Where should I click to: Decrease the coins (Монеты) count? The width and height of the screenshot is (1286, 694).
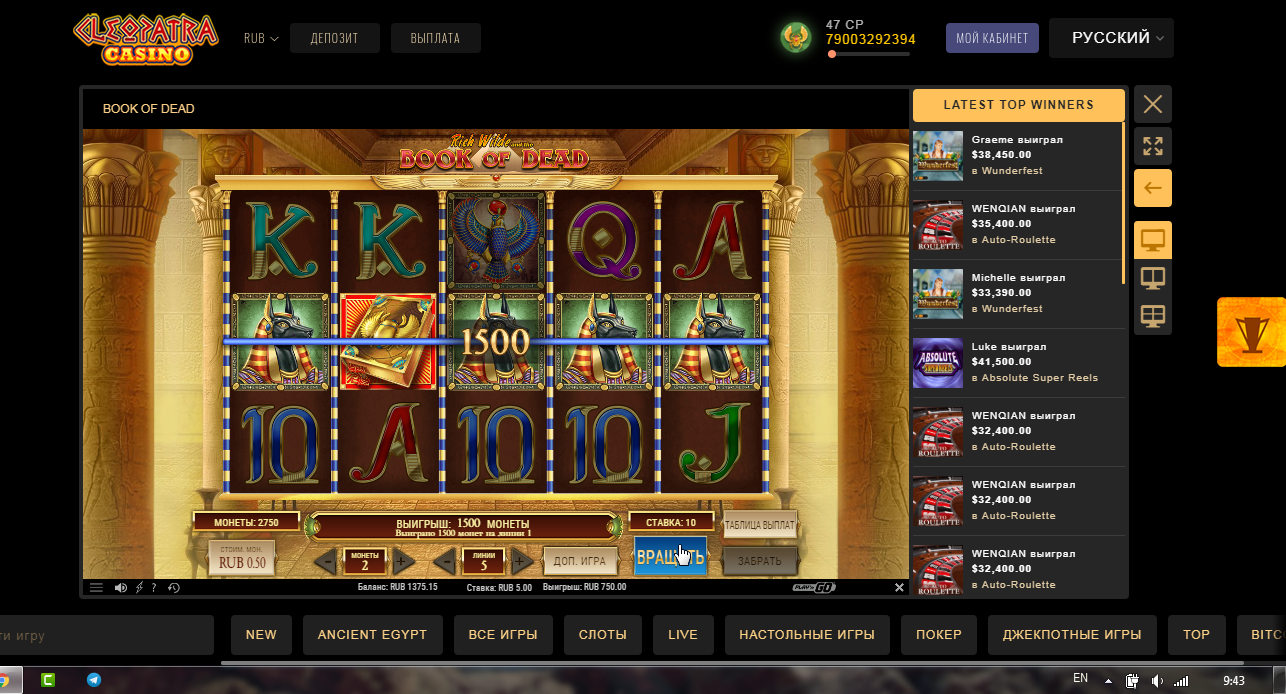click(x=325, y=561)
